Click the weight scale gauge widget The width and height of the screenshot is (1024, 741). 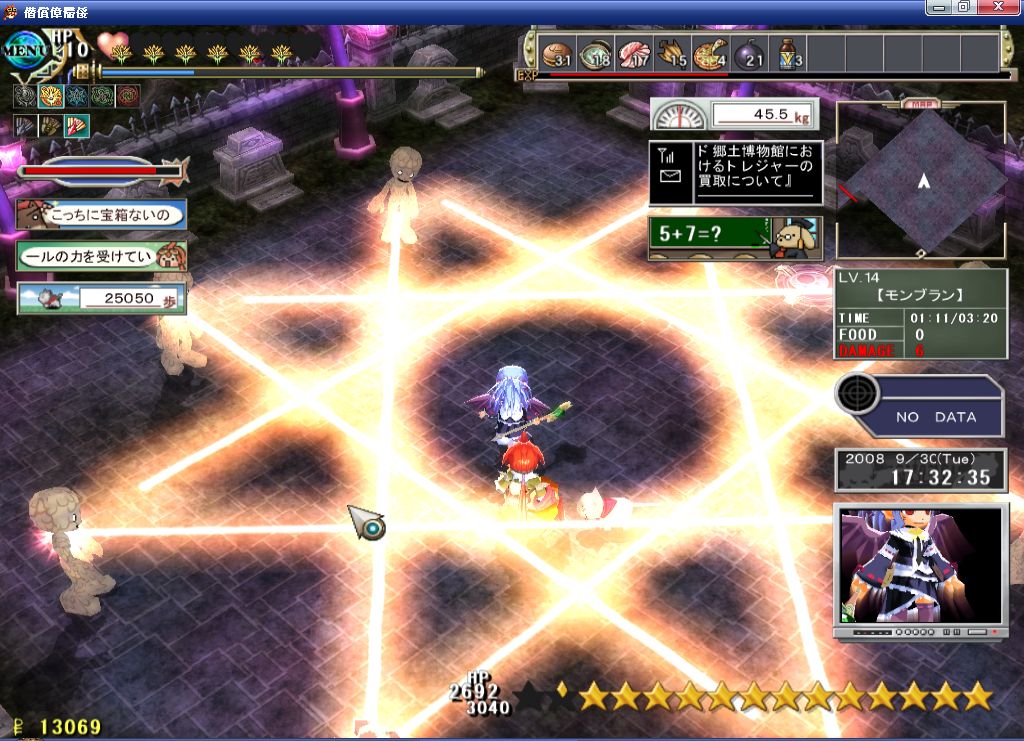[x=734, y=114]
